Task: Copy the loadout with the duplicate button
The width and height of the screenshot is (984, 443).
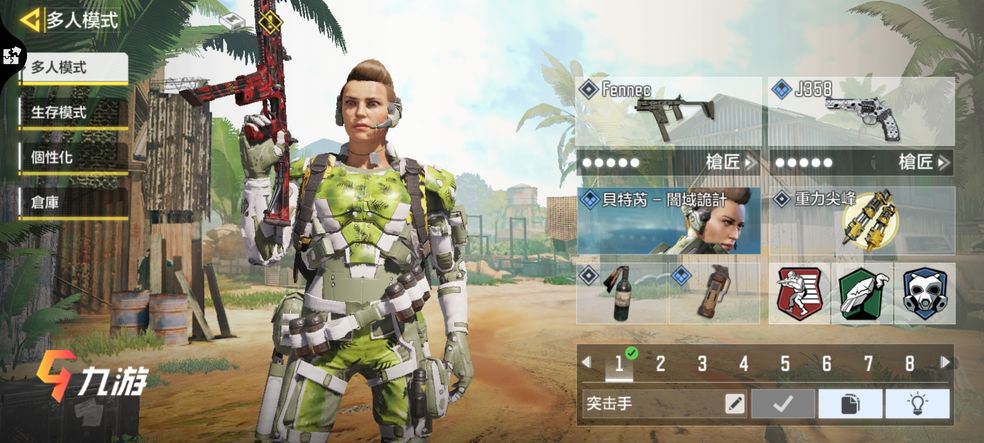Action: click(850, 404)
